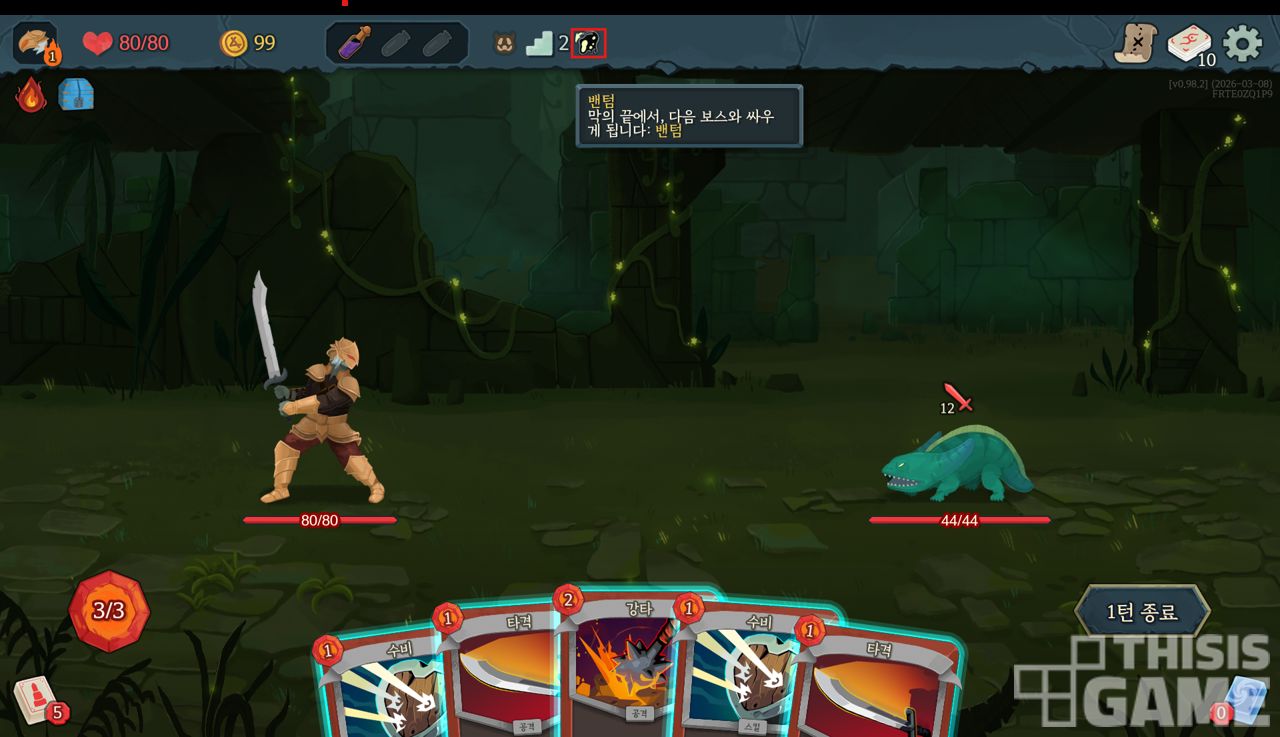Screen dimensions: 1280x737
Task: View the deck of 10 cards
Action: pyautogui.click(x=1189, y=44)
